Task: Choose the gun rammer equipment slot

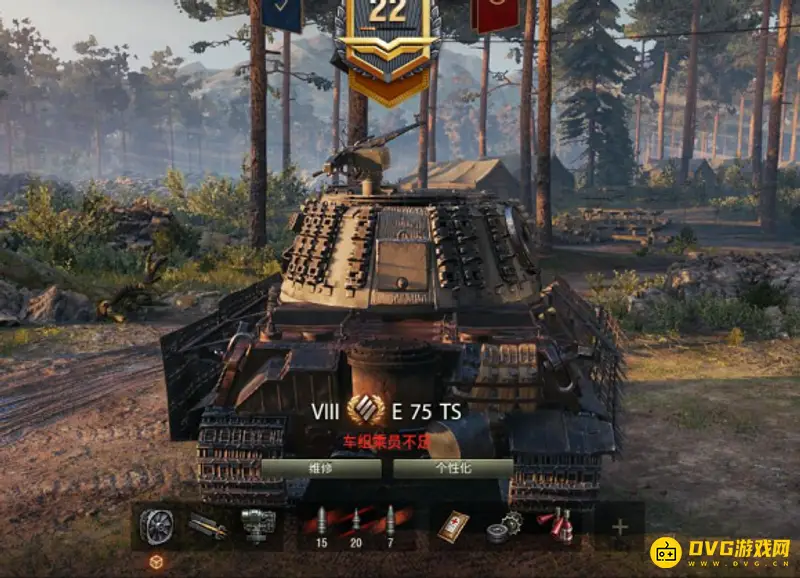Action: [207, 525]
